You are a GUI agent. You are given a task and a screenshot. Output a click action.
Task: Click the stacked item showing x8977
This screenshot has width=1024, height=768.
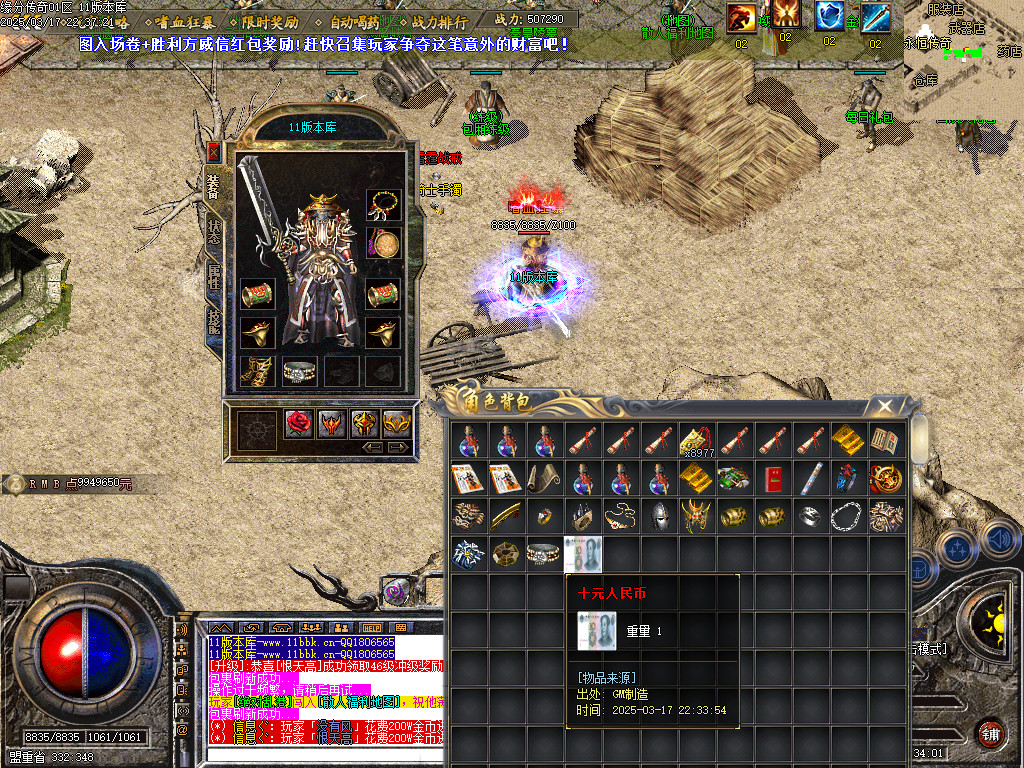click(696, 441)
